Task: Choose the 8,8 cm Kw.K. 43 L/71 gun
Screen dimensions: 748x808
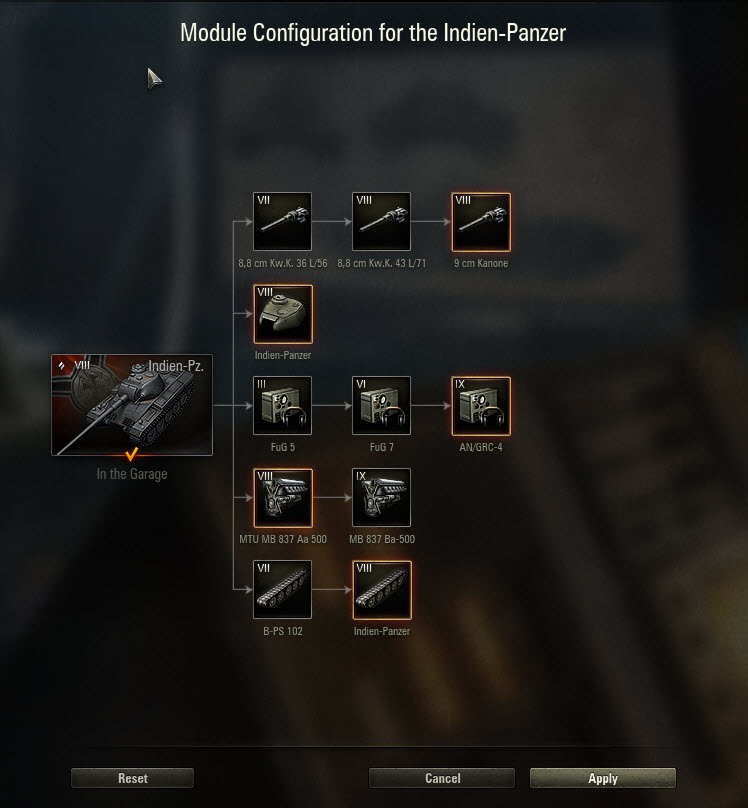Action: pyautogui.click(x=381, y=222)
